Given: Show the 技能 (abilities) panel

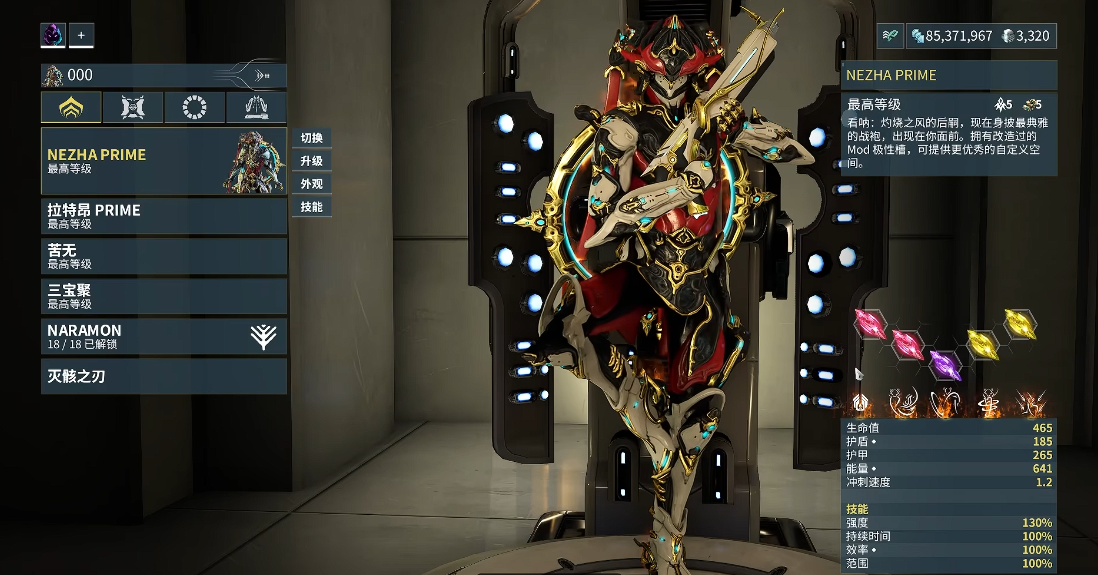Looking at the screenshot, I should click(x=311, y=207).
